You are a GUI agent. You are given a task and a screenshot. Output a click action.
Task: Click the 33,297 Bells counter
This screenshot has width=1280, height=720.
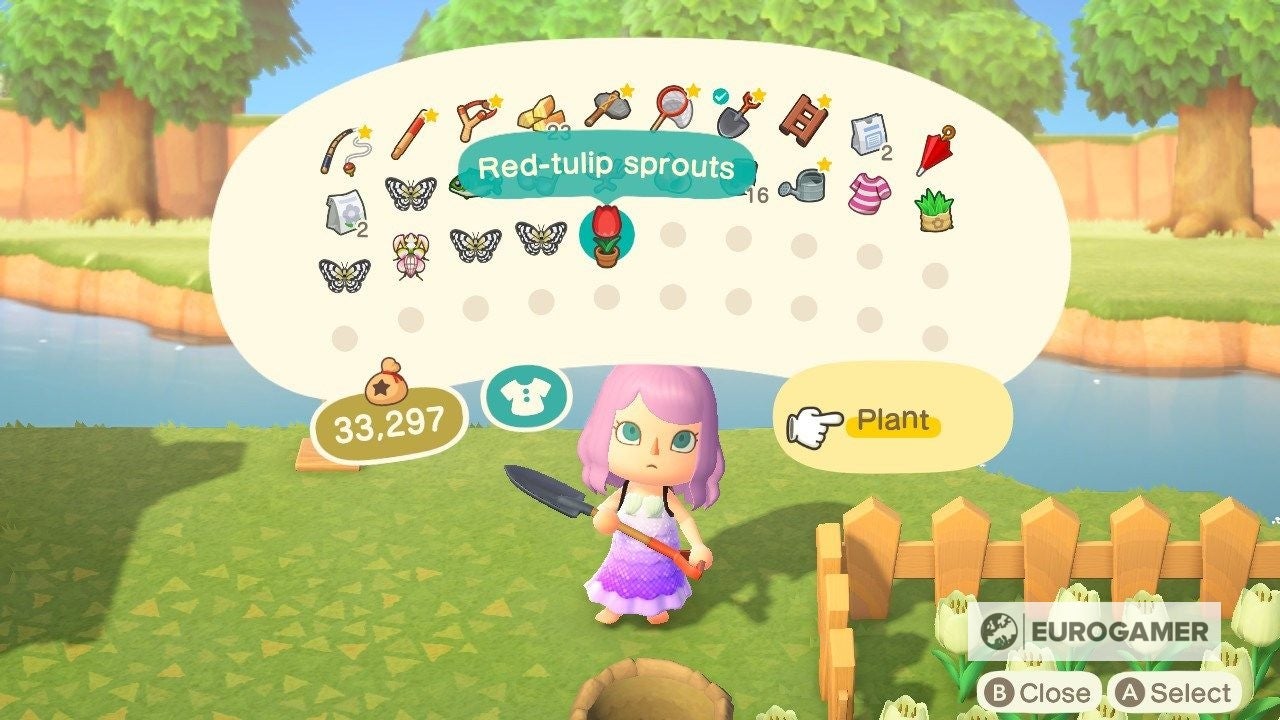(387, 423)
